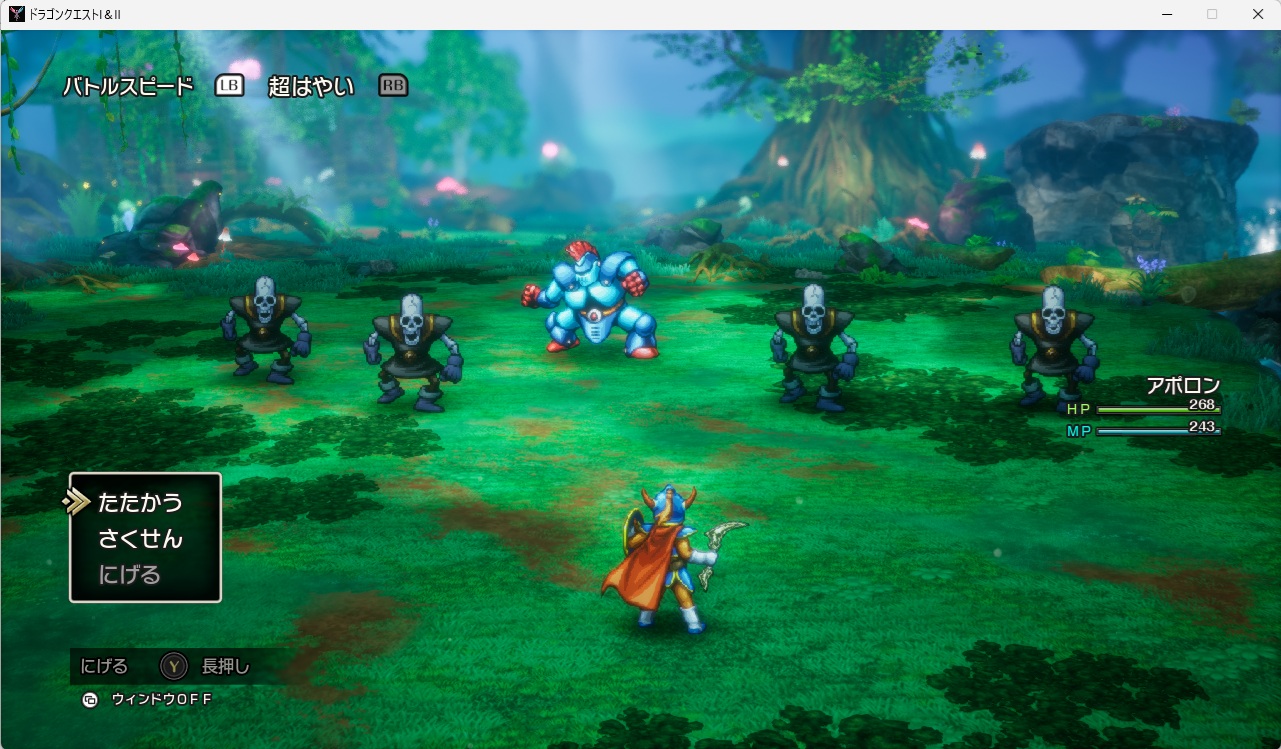Select たたかう in the battle menu

point(140,502)
